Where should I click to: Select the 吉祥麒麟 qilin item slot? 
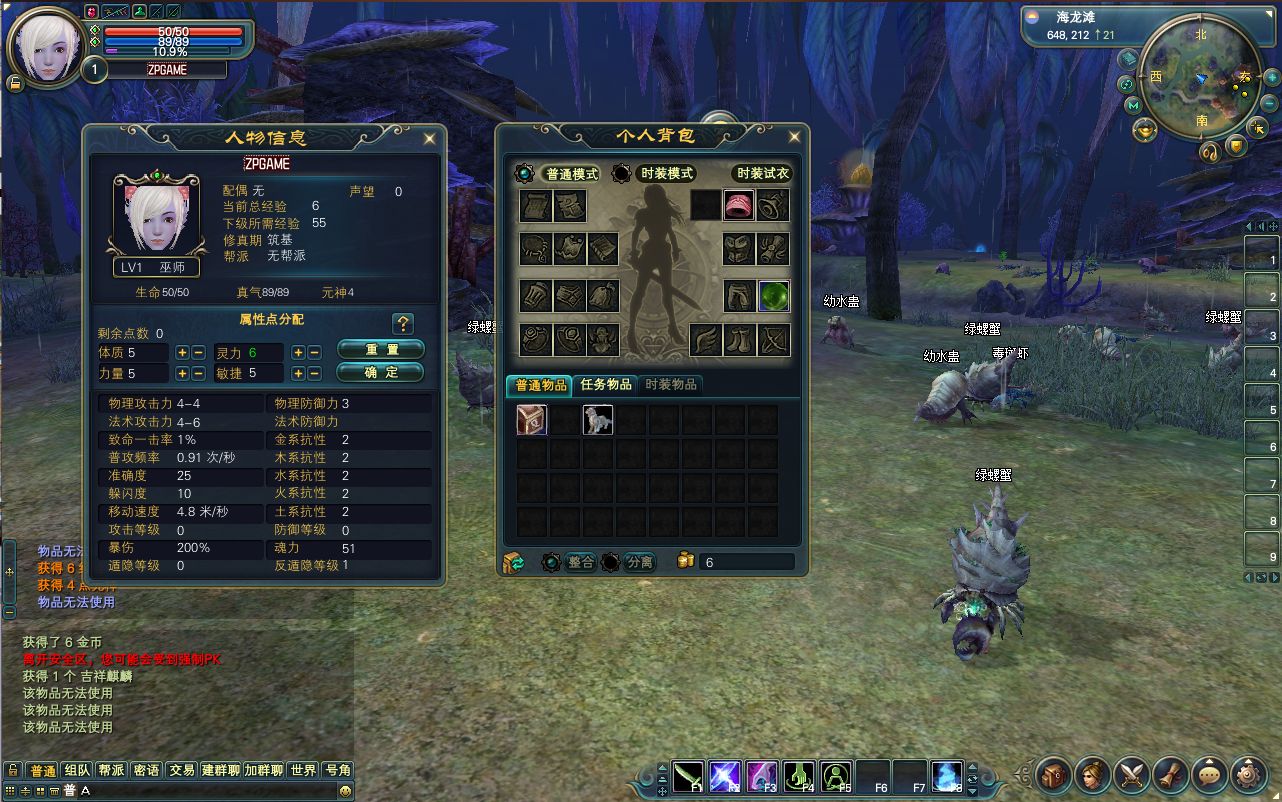pyautogui.click(x=597, y=420)
